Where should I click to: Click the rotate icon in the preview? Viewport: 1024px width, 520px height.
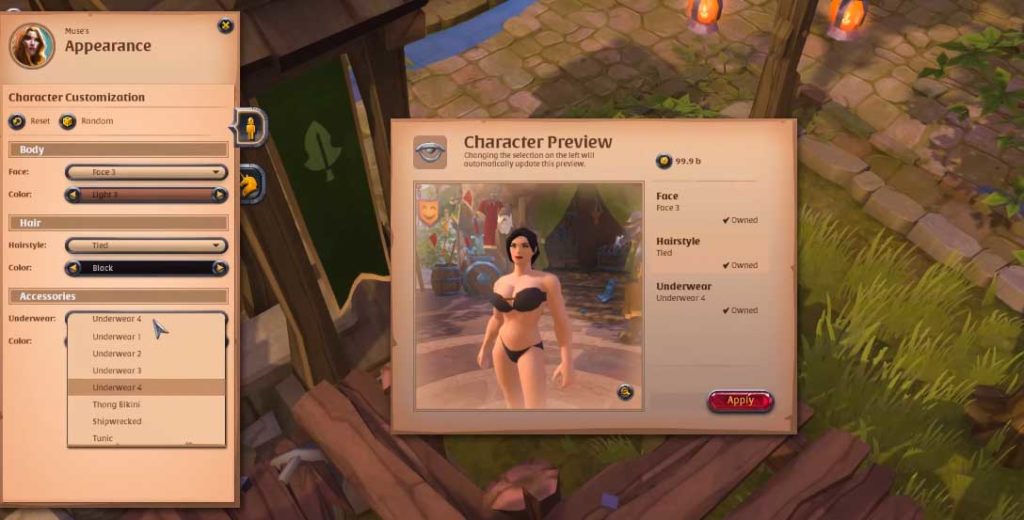click(x=626, y=392)
